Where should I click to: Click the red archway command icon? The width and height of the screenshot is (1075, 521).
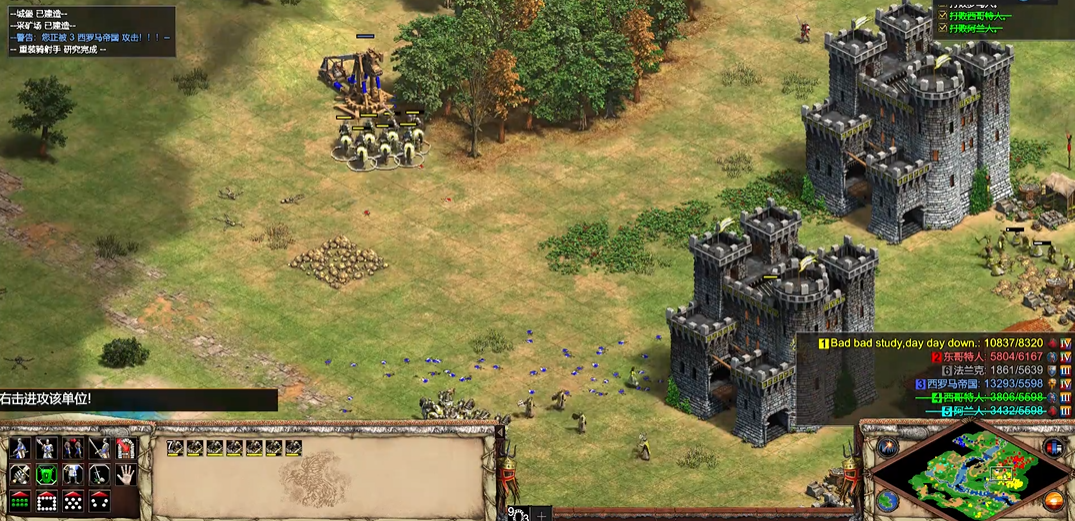tap(125, 448)
